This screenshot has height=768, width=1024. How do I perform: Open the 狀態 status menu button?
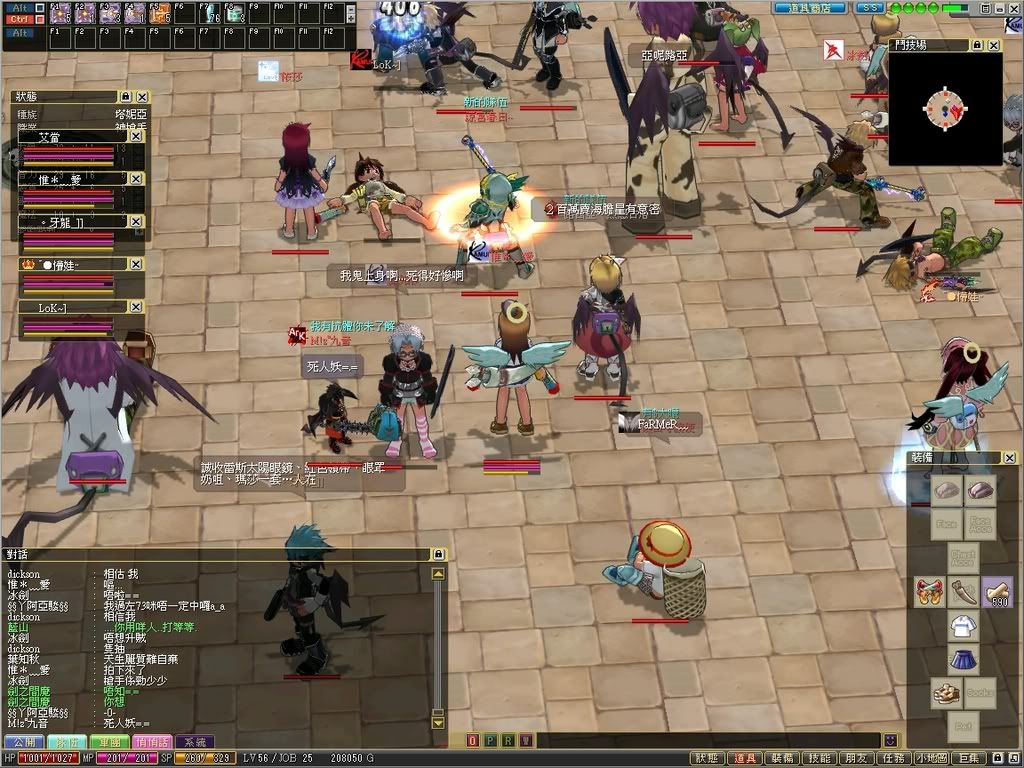pos(707,758)
